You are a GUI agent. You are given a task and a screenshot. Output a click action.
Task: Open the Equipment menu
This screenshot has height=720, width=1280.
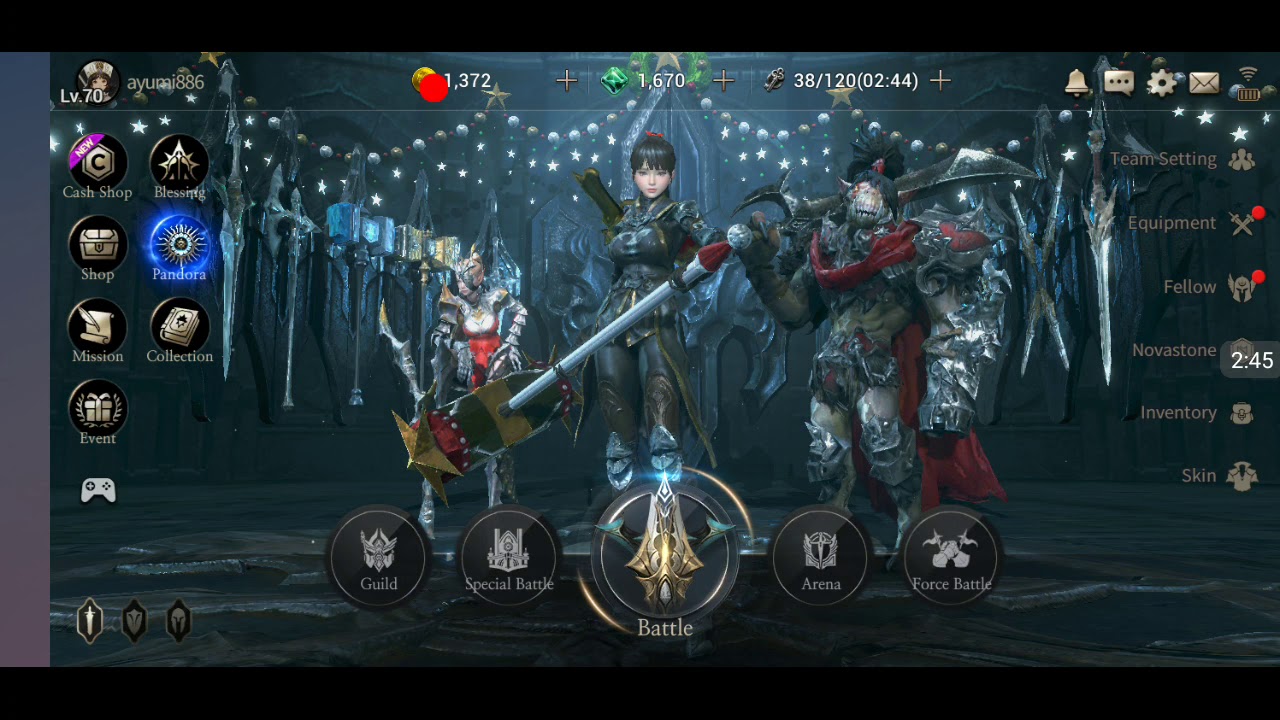[1190, 223]
